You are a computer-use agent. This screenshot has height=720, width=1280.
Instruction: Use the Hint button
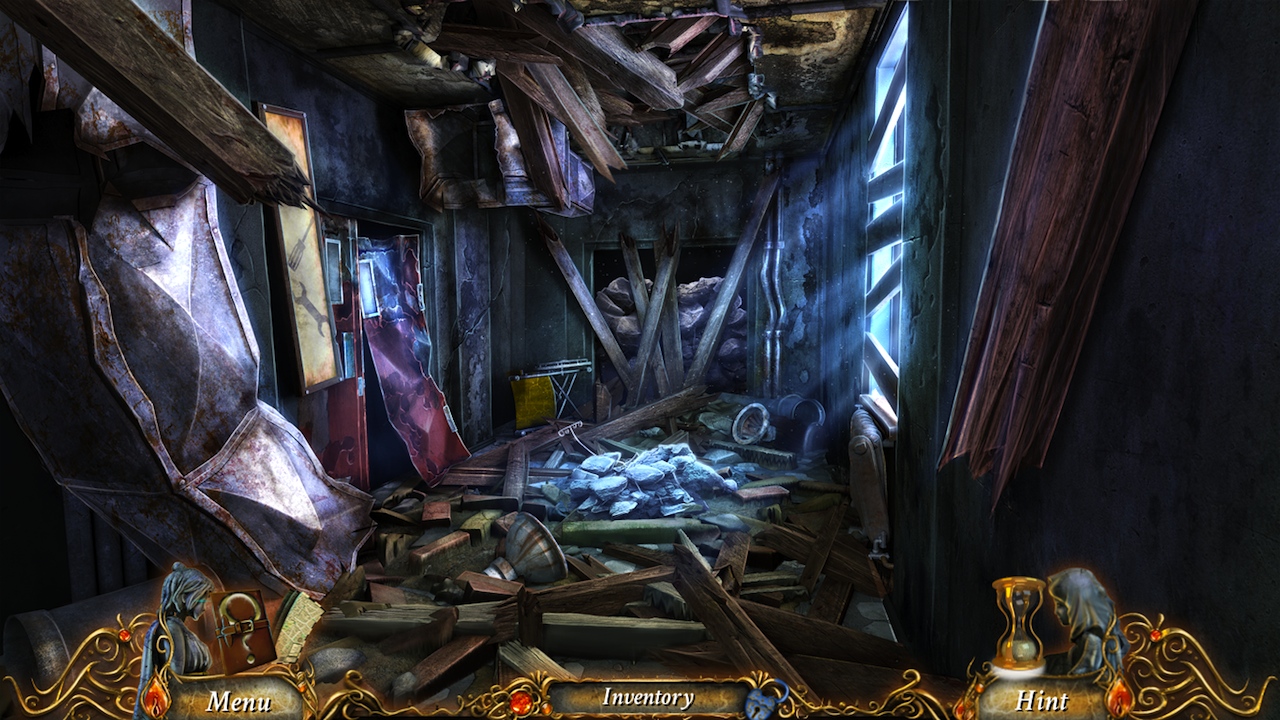point(1041,700)
